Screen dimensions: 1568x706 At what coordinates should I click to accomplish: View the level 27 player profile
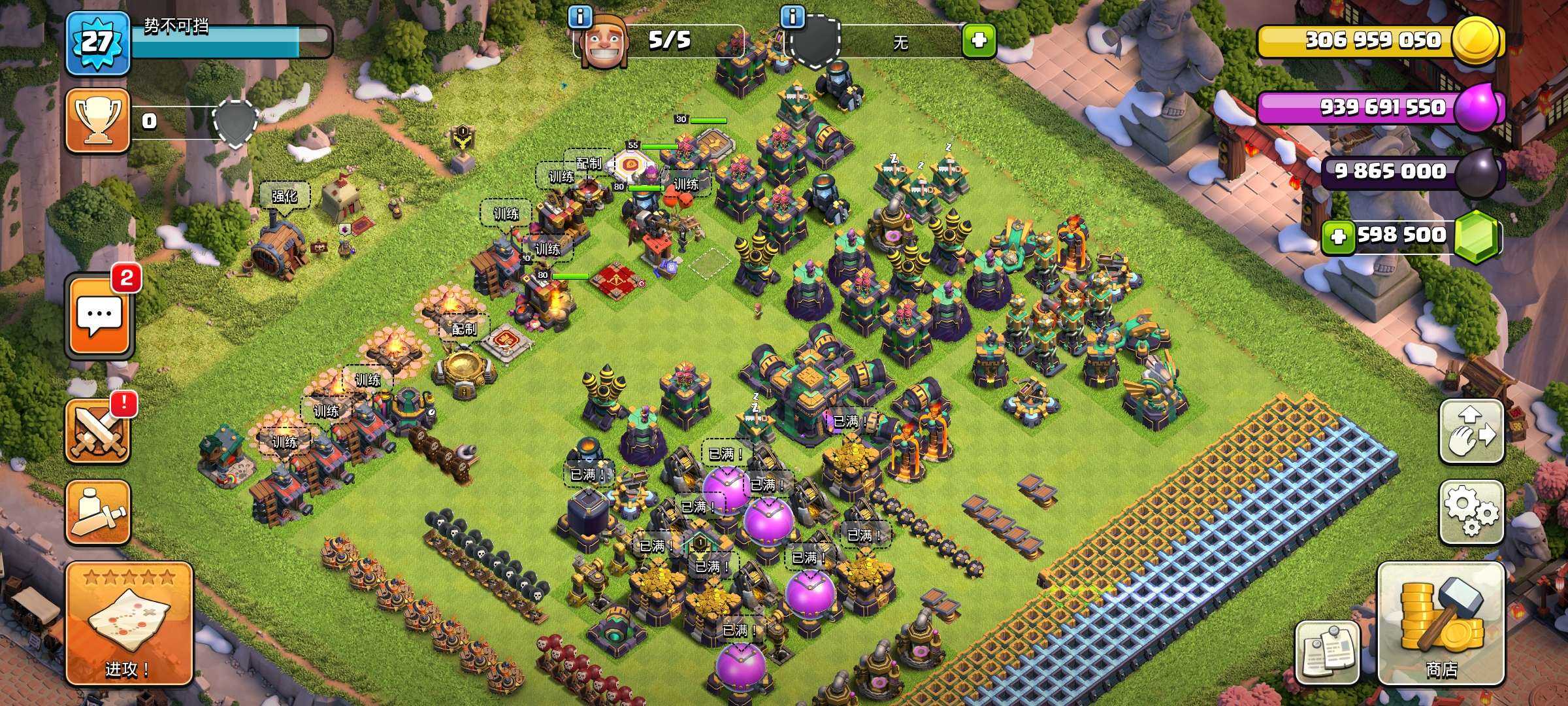(x=97, y=42)
